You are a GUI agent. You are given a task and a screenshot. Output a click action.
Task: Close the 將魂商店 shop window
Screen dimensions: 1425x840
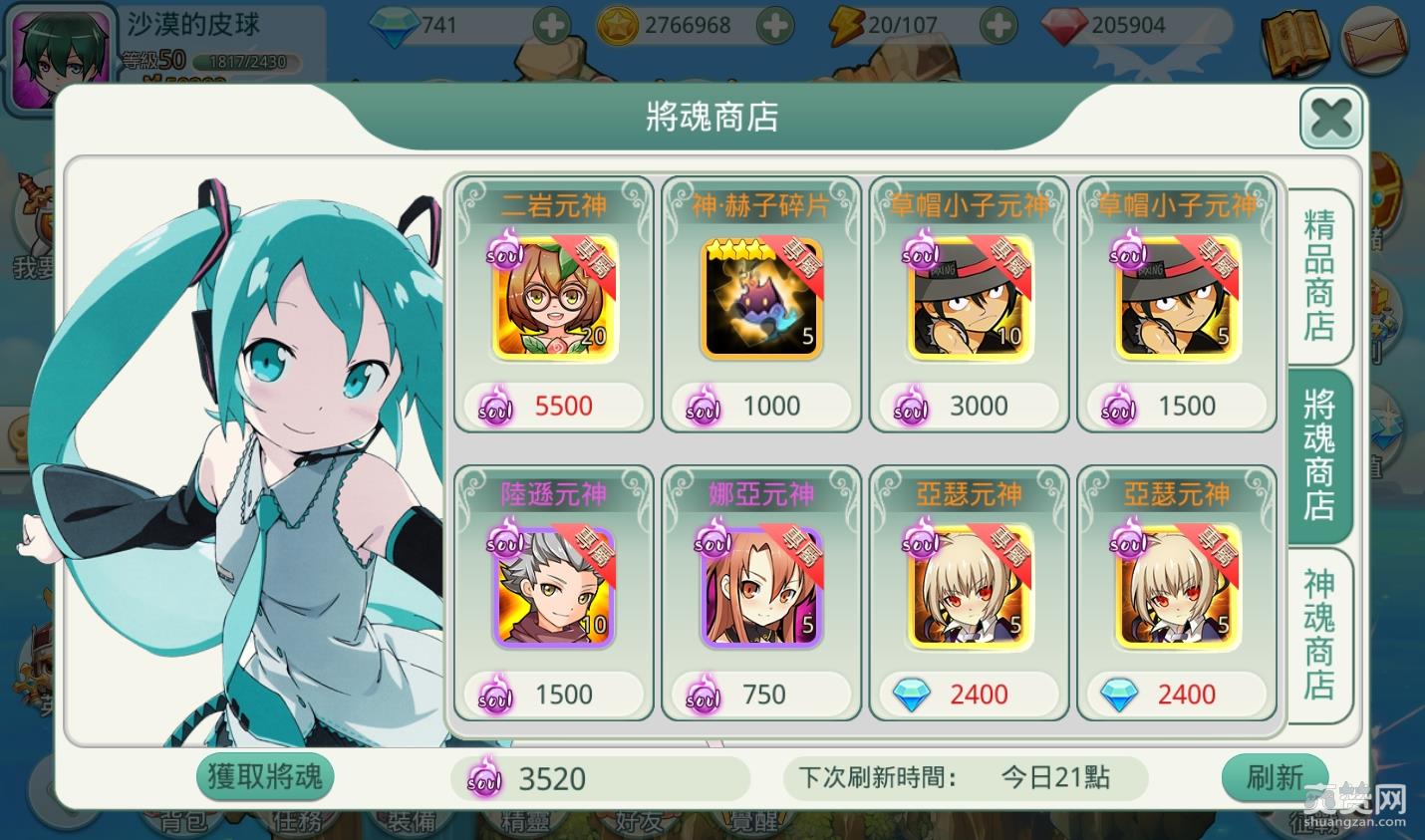(x=1330, y=119)
